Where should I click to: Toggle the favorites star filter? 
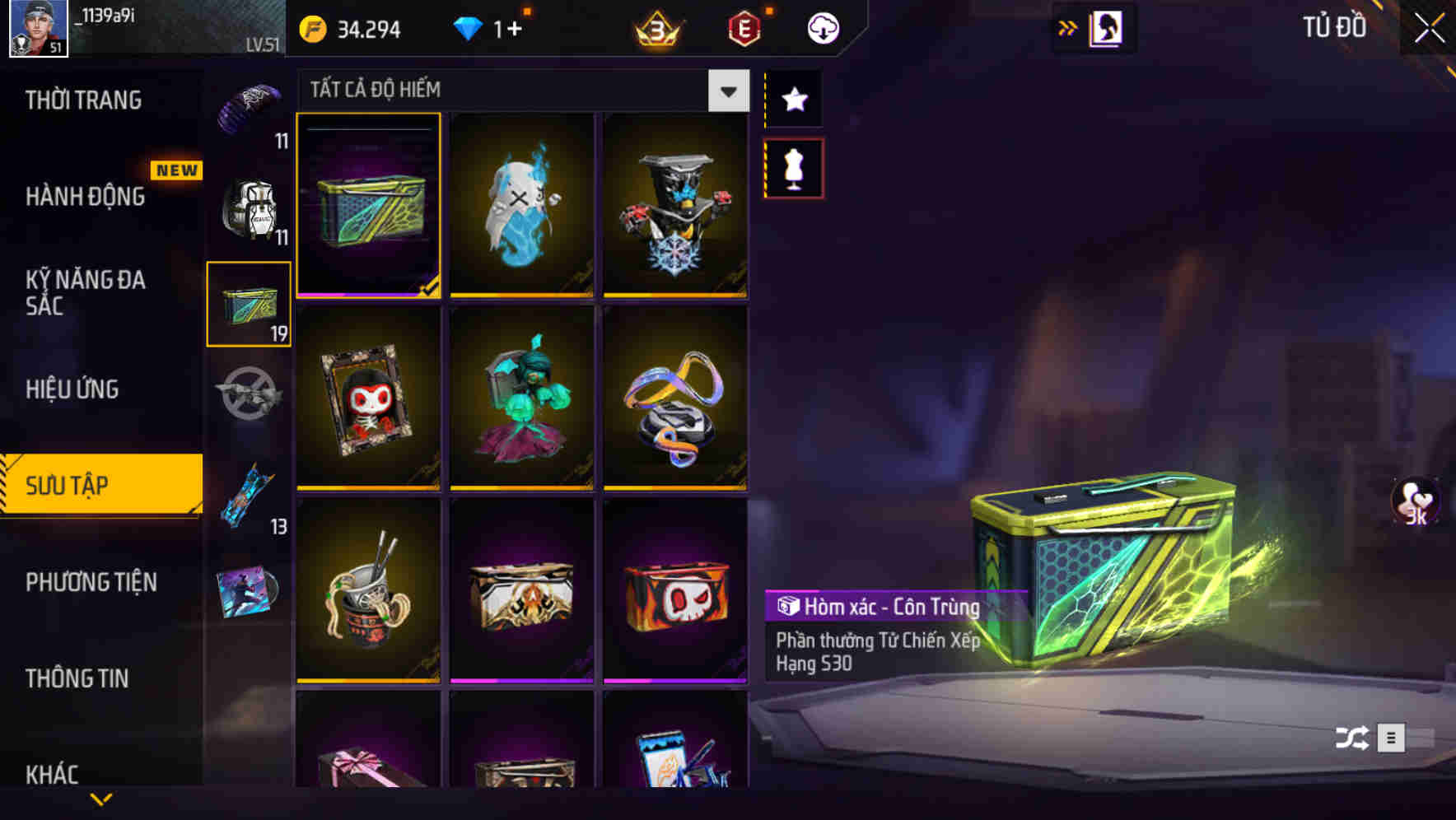793,100
